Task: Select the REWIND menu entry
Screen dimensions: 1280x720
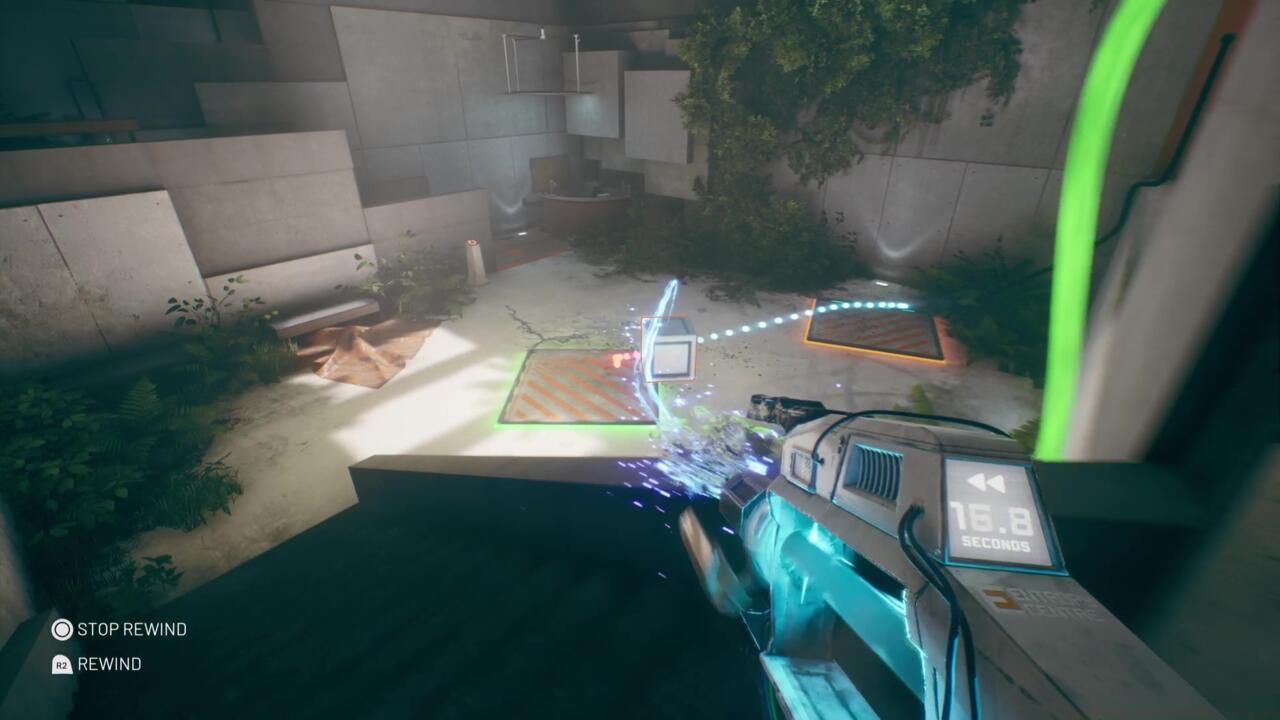Action: pos(108,664)
